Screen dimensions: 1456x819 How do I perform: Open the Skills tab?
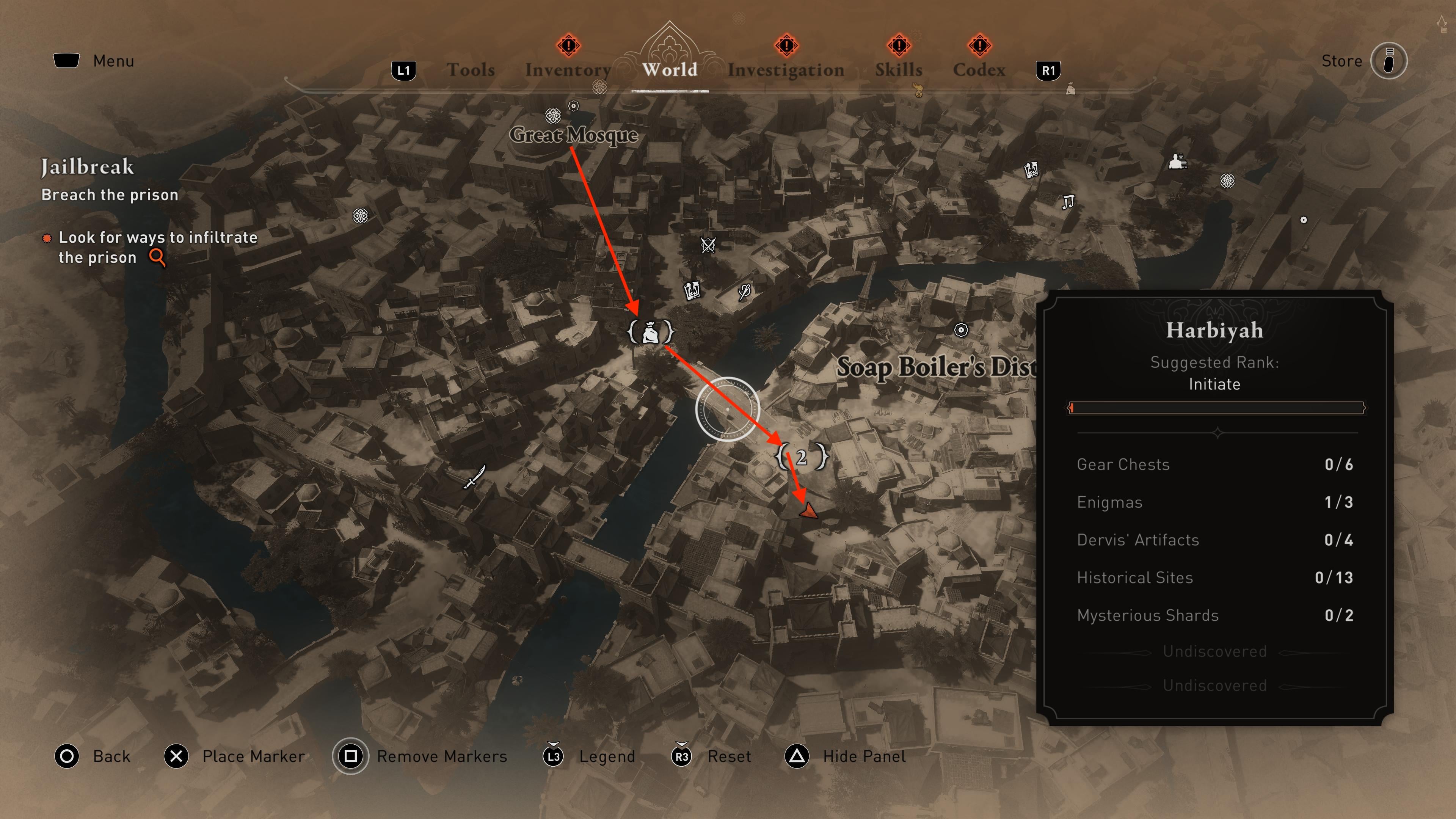click(899, 70)
